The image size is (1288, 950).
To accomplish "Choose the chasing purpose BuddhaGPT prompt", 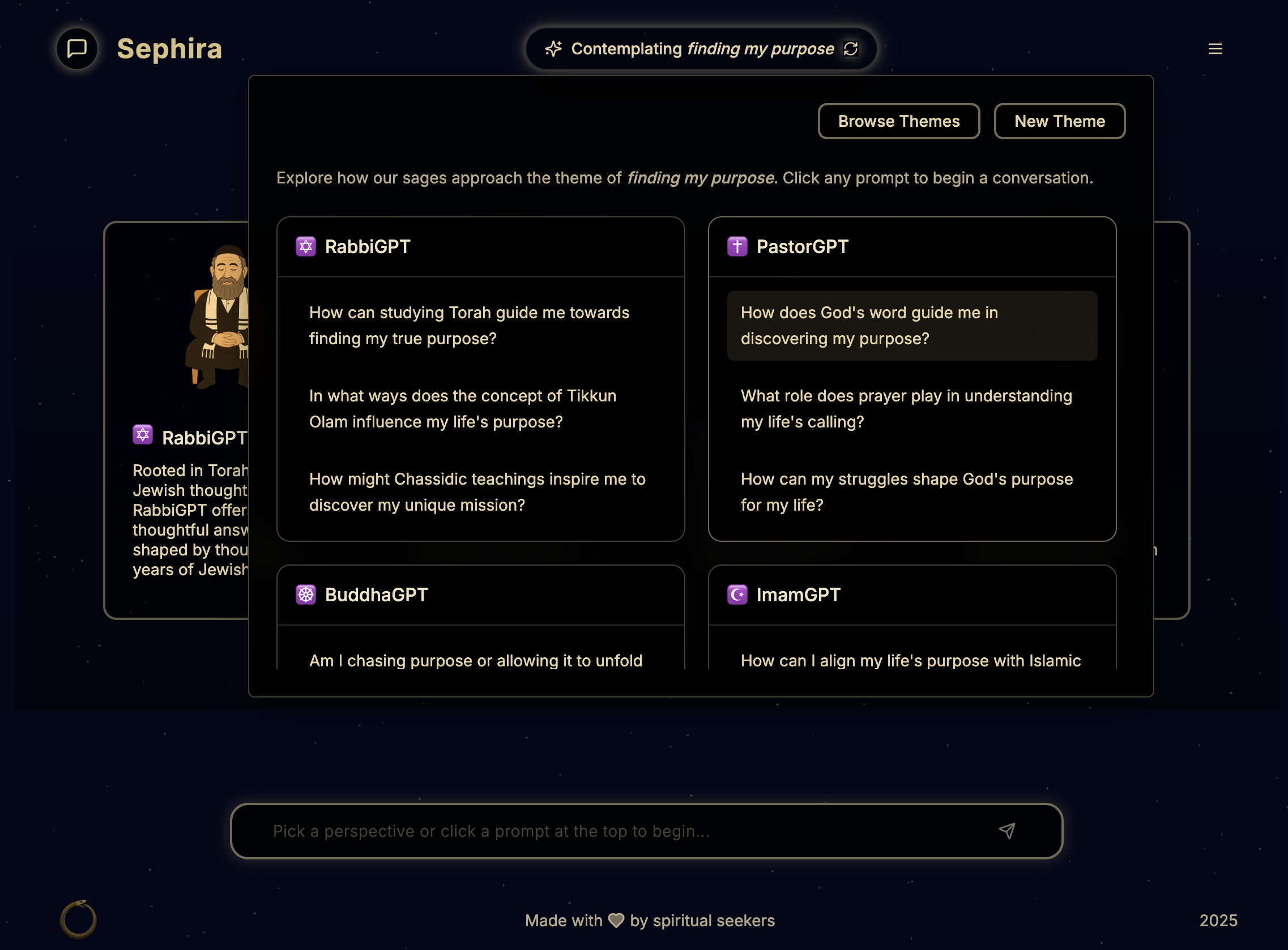I will (x=475, y=660).
